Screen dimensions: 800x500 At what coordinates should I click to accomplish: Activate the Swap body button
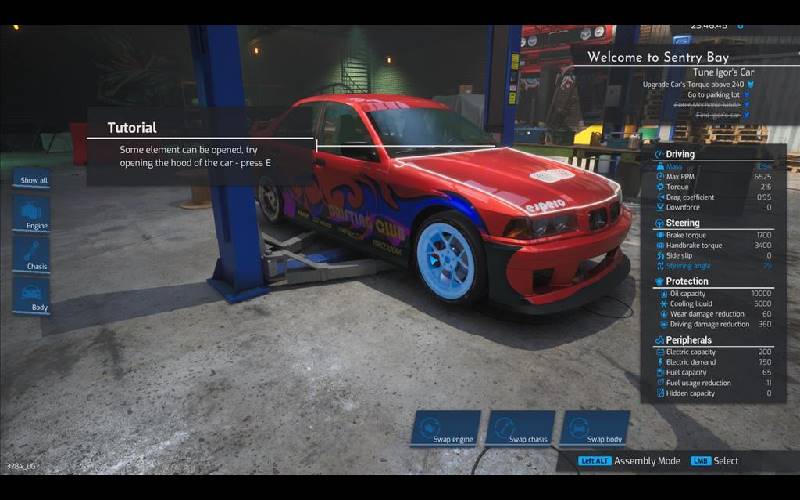(x=595, y=428)
